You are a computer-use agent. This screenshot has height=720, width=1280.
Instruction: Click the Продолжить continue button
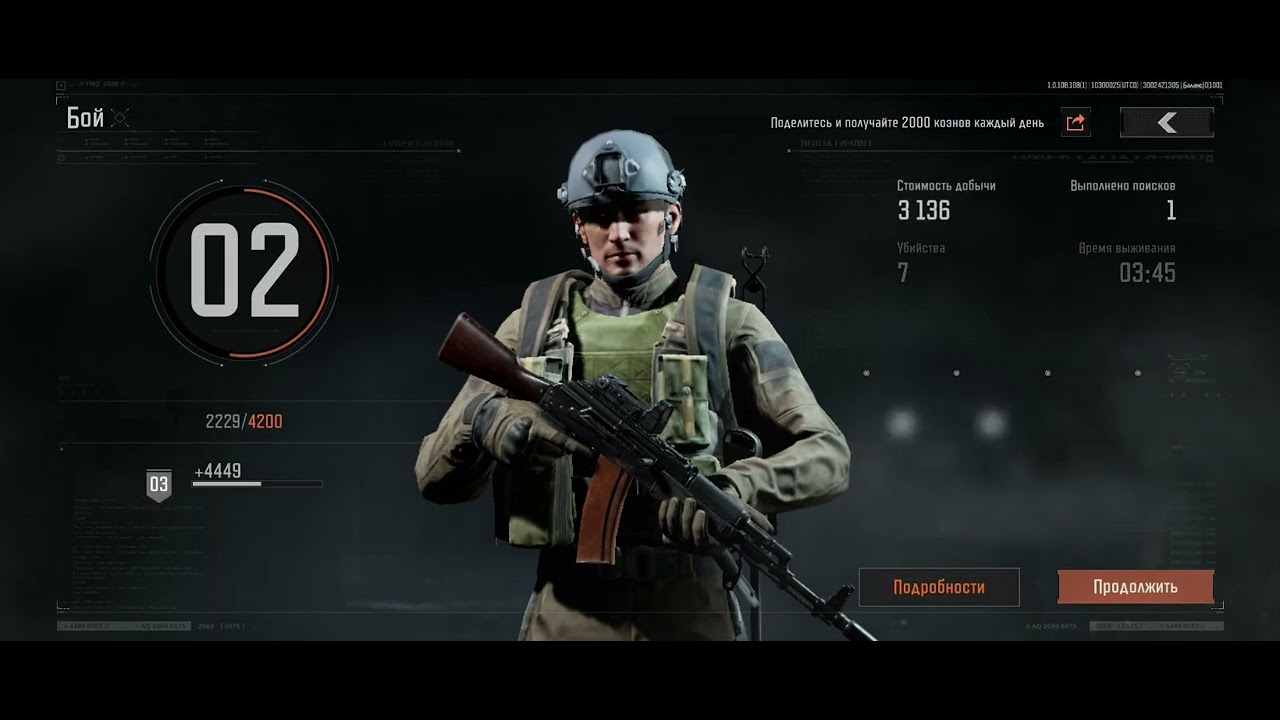point(1135,587)
